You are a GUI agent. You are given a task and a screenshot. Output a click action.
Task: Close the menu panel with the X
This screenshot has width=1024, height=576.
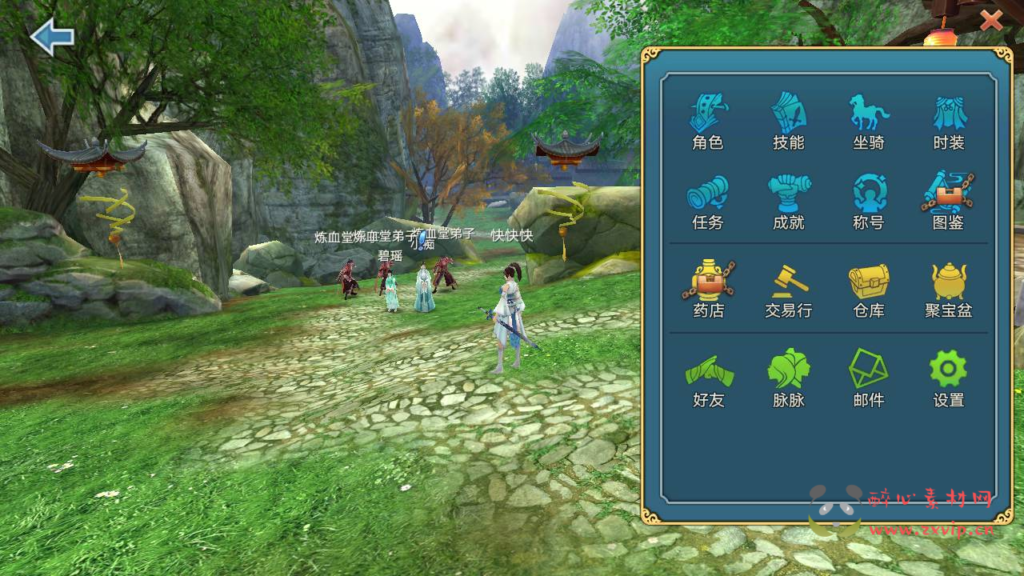click(x=991, y=19)
